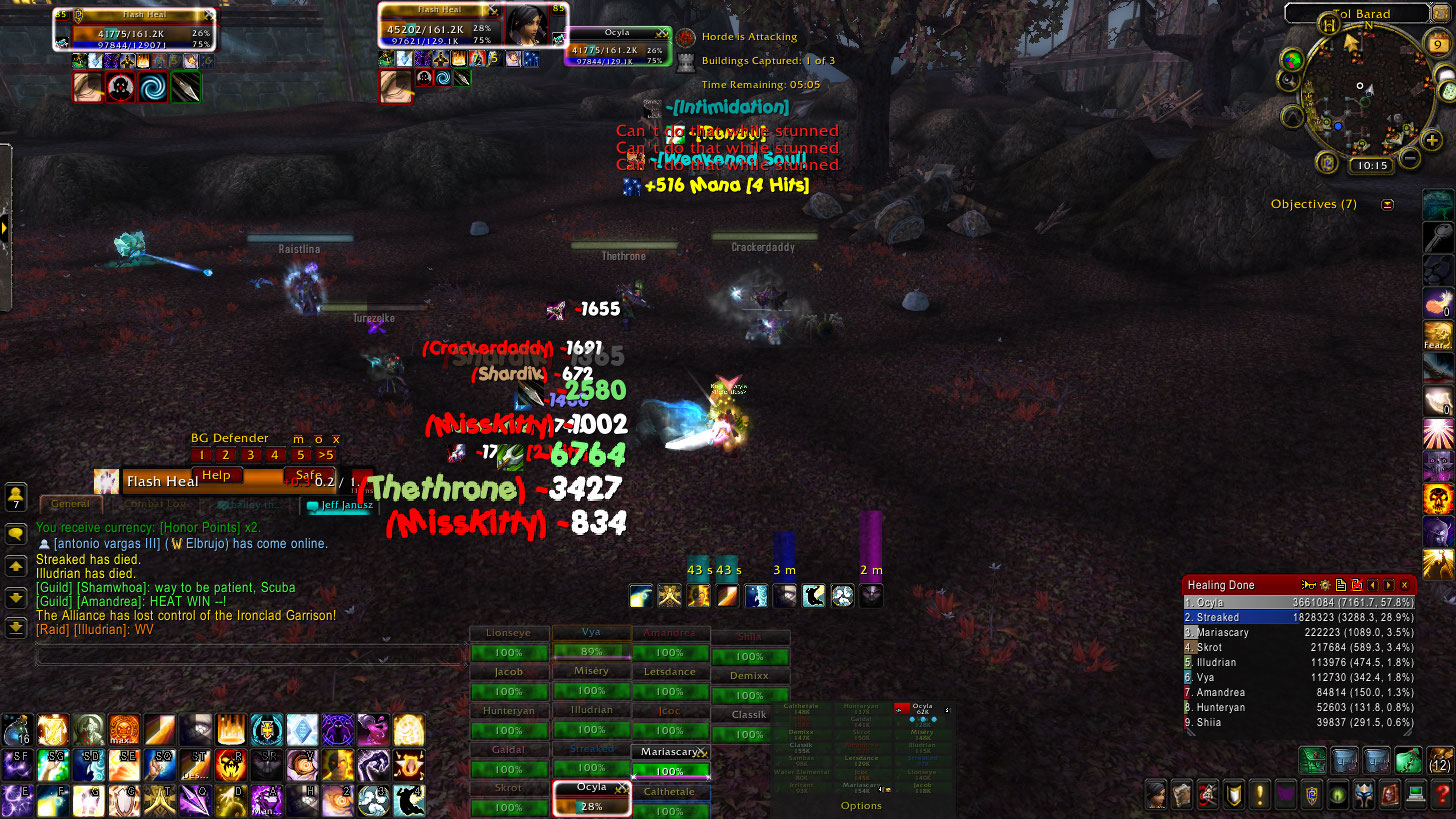Click the Options label below raid list
The width and height of the screenshot is (1456, 819).
(x=861, y=805)
